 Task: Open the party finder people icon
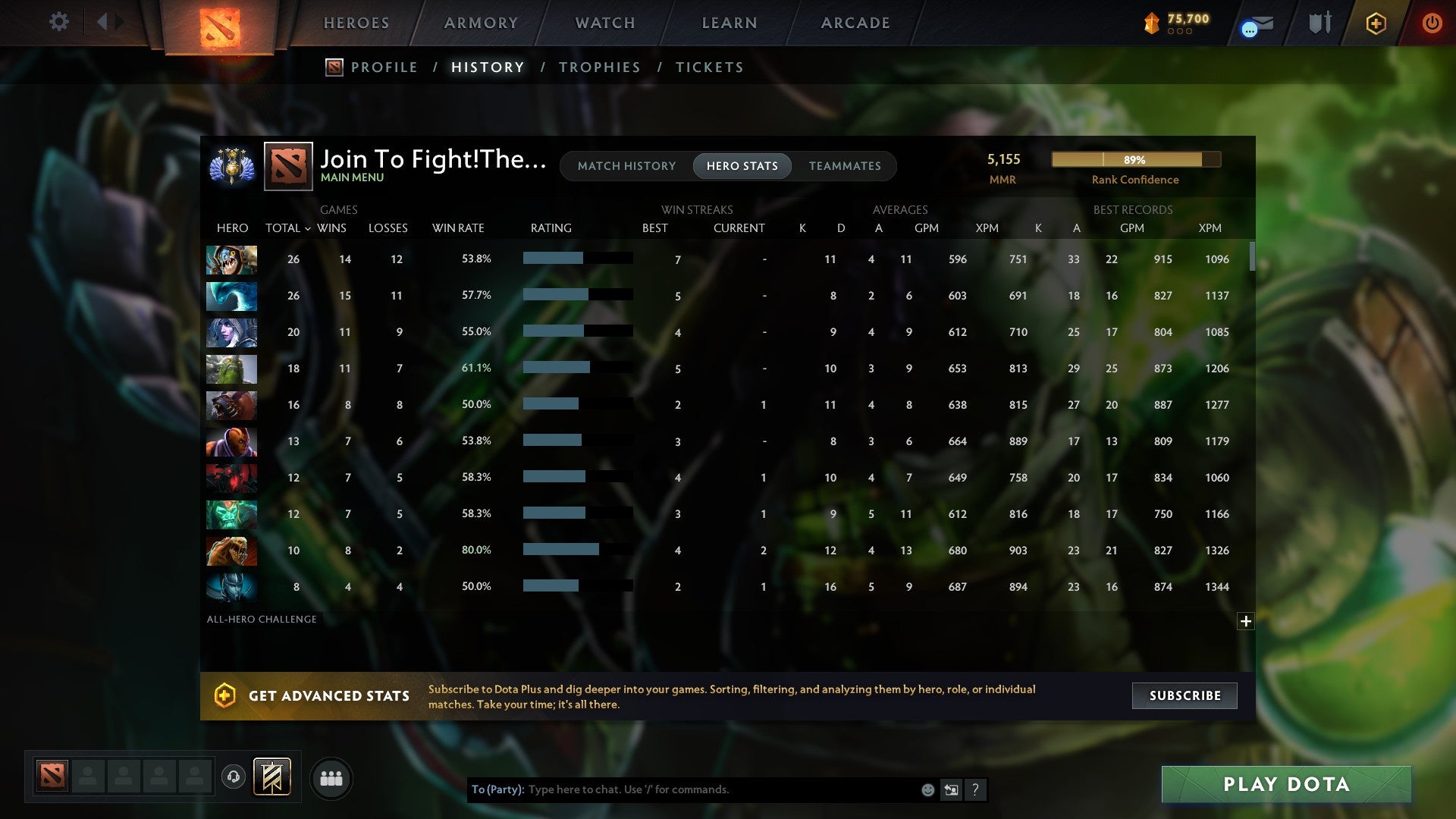(331, 778)
